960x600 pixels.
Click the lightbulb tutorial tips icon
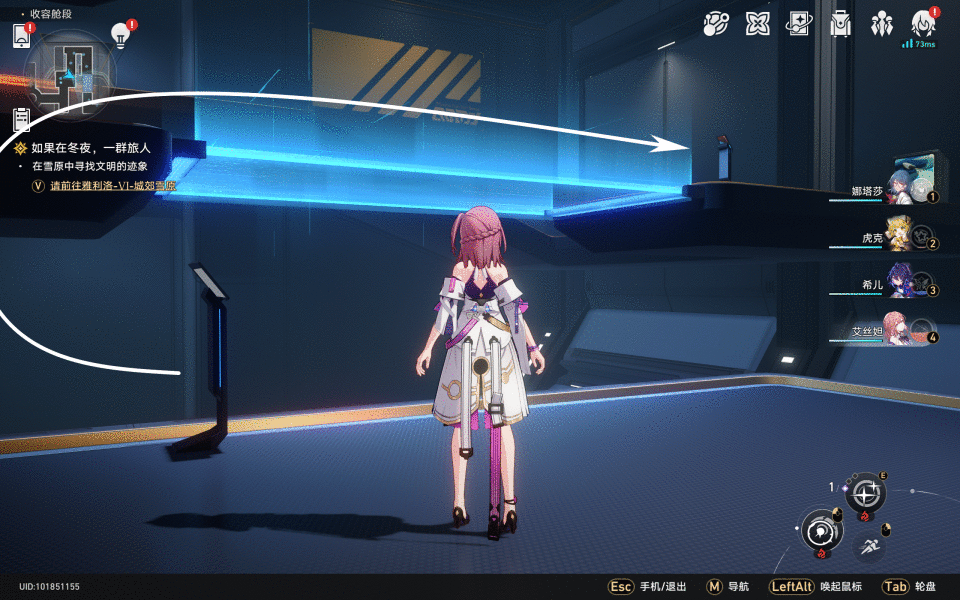tap(120, 36)
